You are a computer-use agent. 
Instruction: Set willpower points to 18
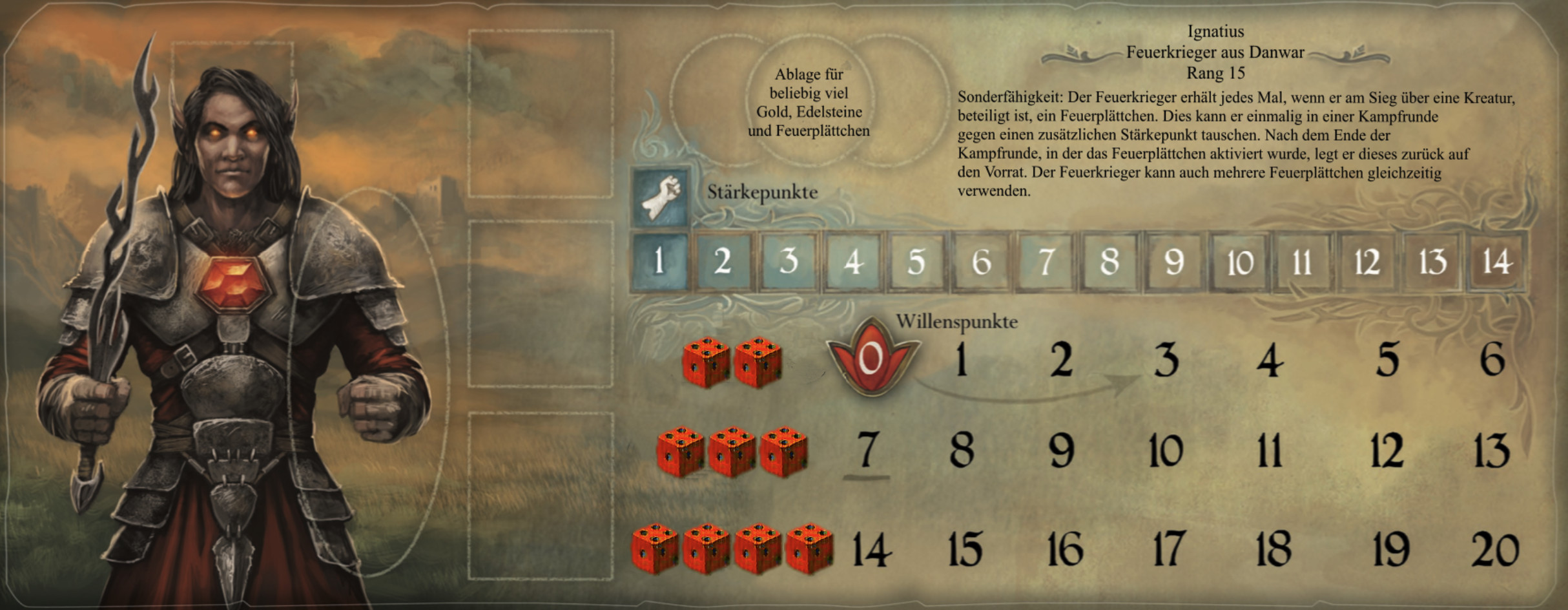click(1274, 549)
